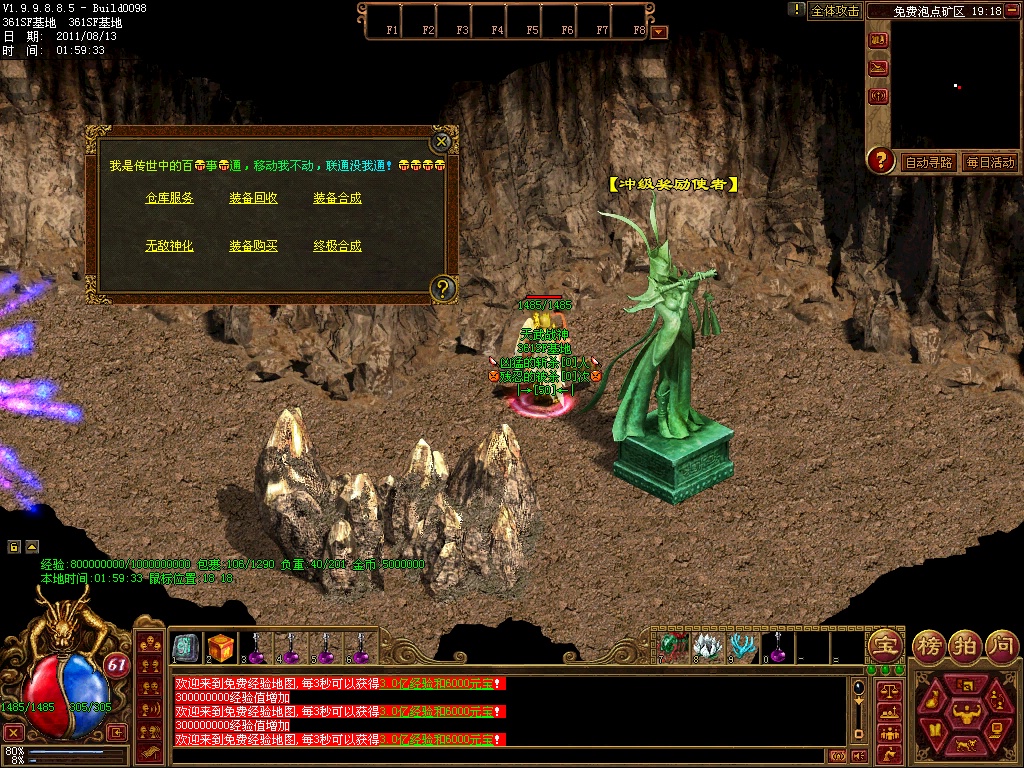Open the 拍 auction button
This screenshot has height=768, width=1024.
[x=966, y=644]
